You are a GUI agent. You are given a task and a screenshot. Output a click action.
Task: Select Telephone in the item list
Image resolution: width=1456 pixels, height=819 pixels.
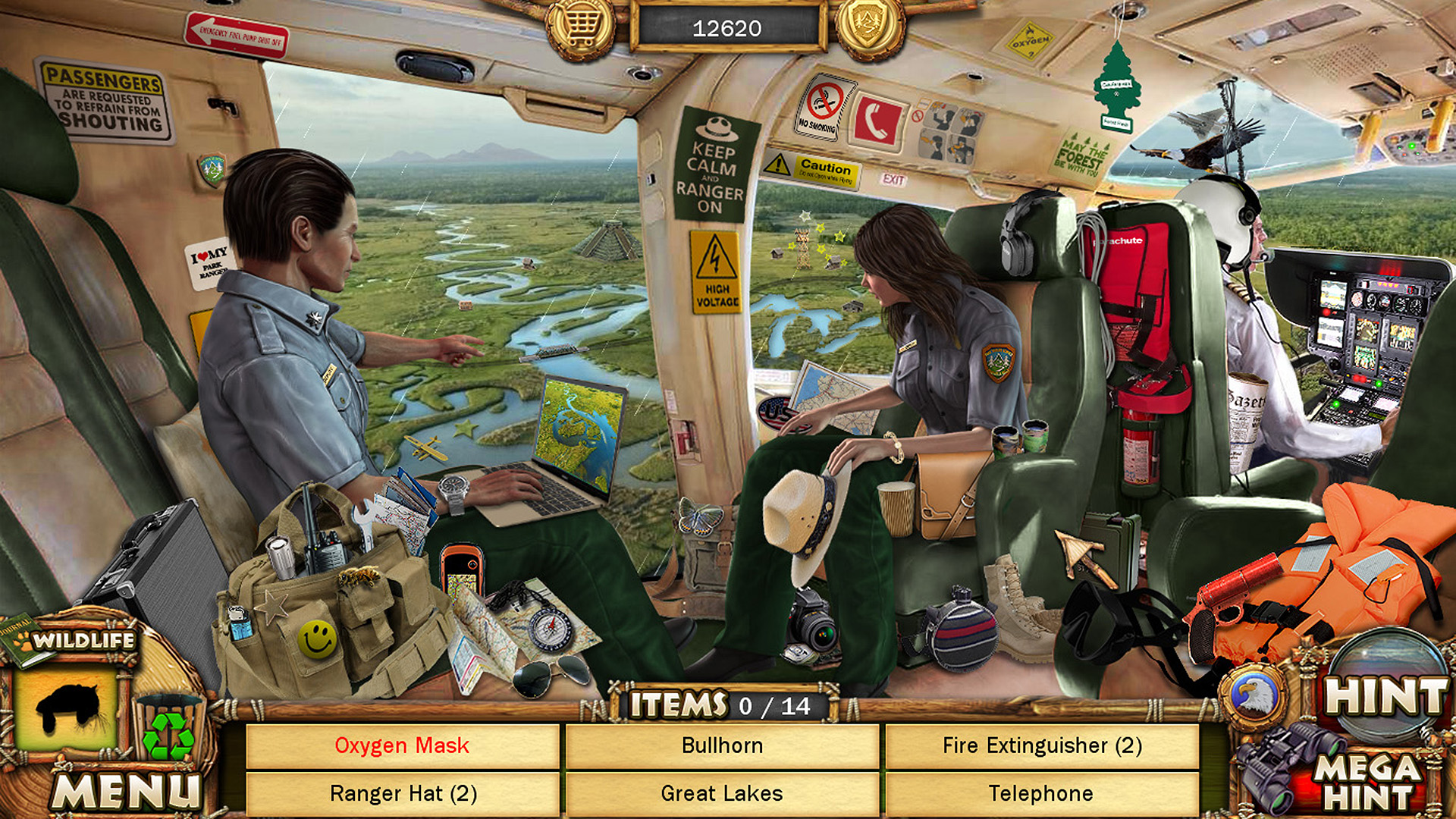tap(1040, 794)
